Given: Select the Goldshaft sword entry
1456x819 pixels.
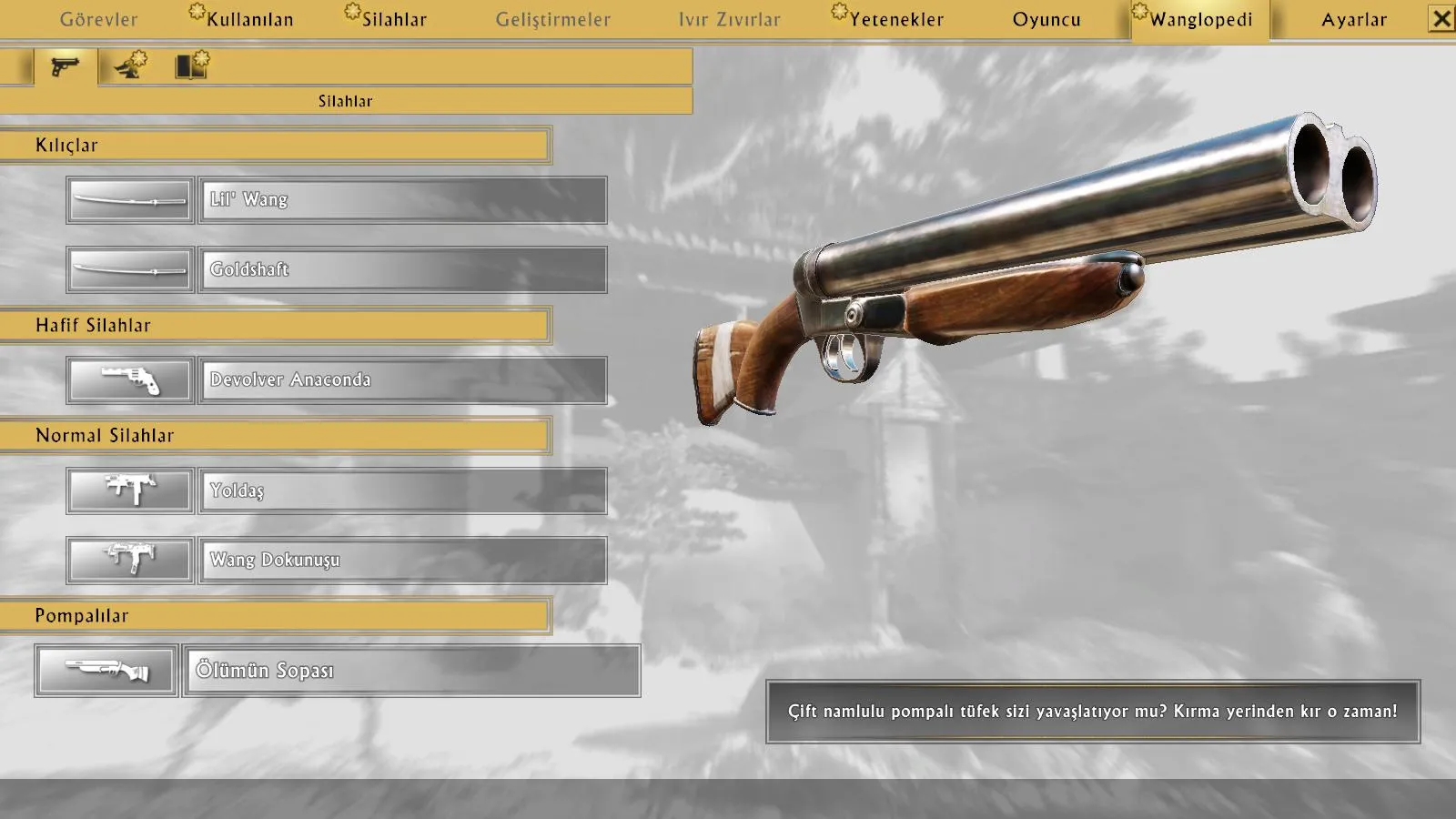Looking at the screenshot, I should coord(402,269).
